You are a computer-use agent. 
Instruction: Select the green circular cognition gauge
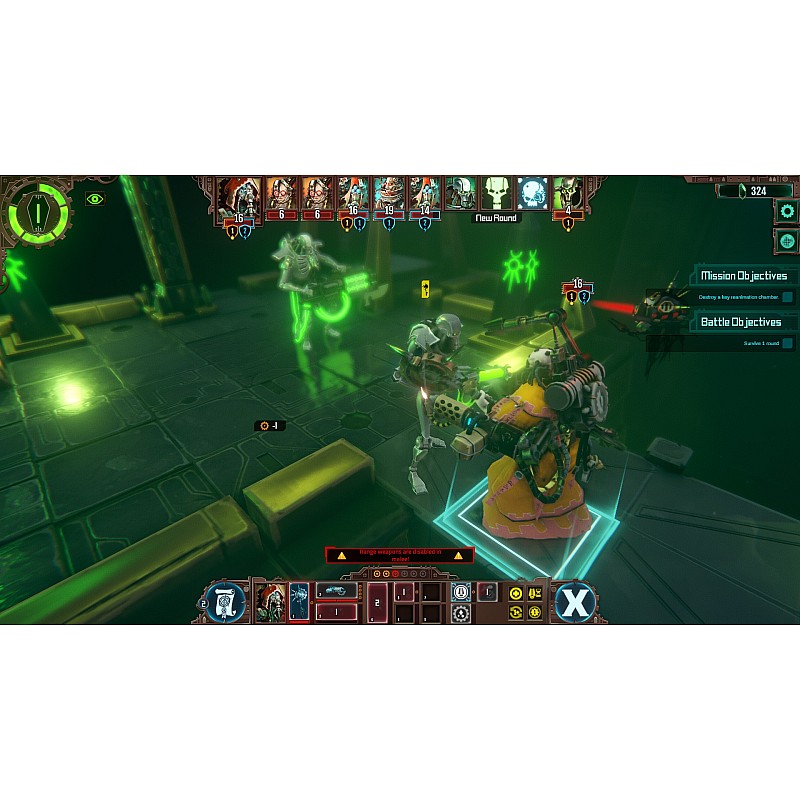pos(40,213)
